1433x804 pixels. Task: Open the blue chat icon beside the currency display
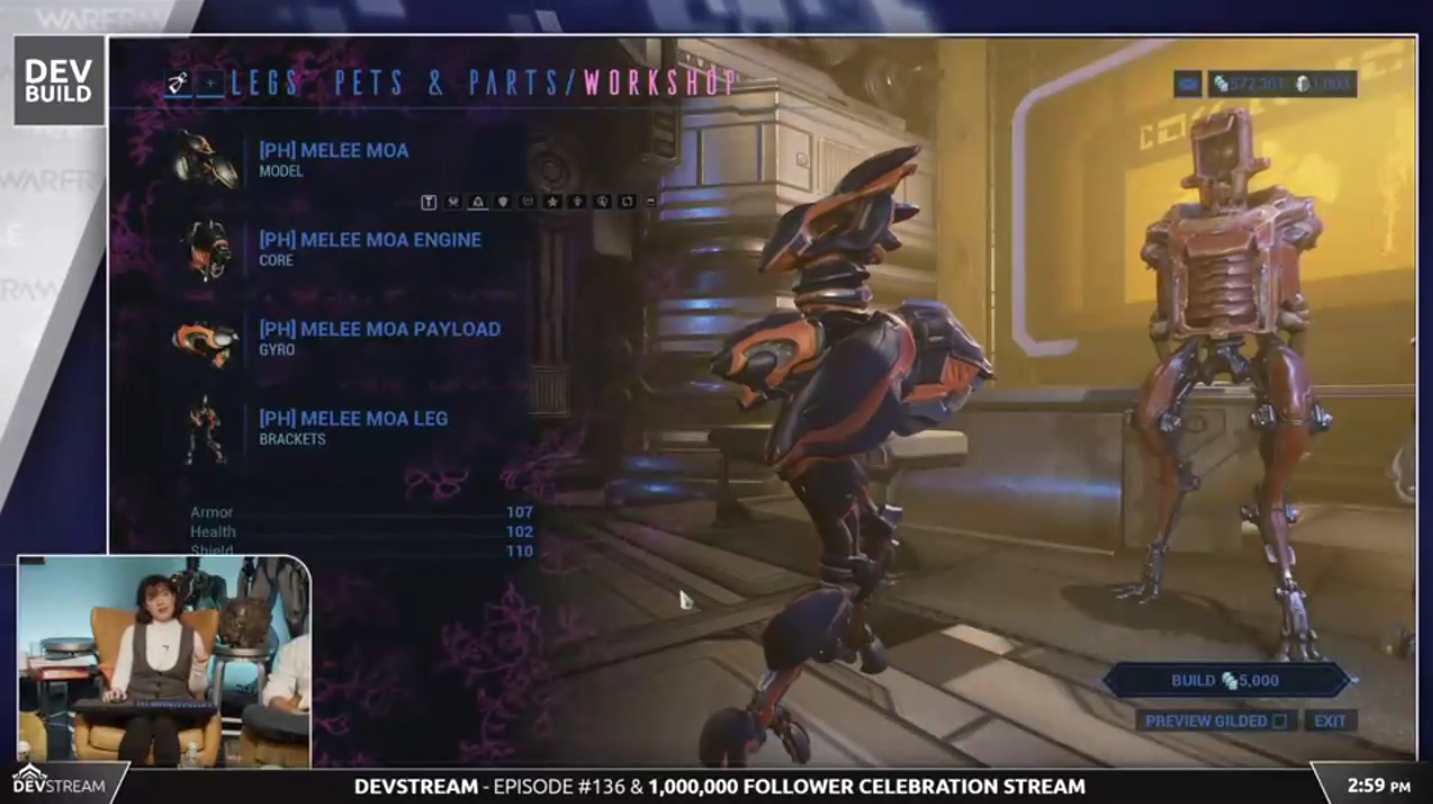[x=1188, y=85]
